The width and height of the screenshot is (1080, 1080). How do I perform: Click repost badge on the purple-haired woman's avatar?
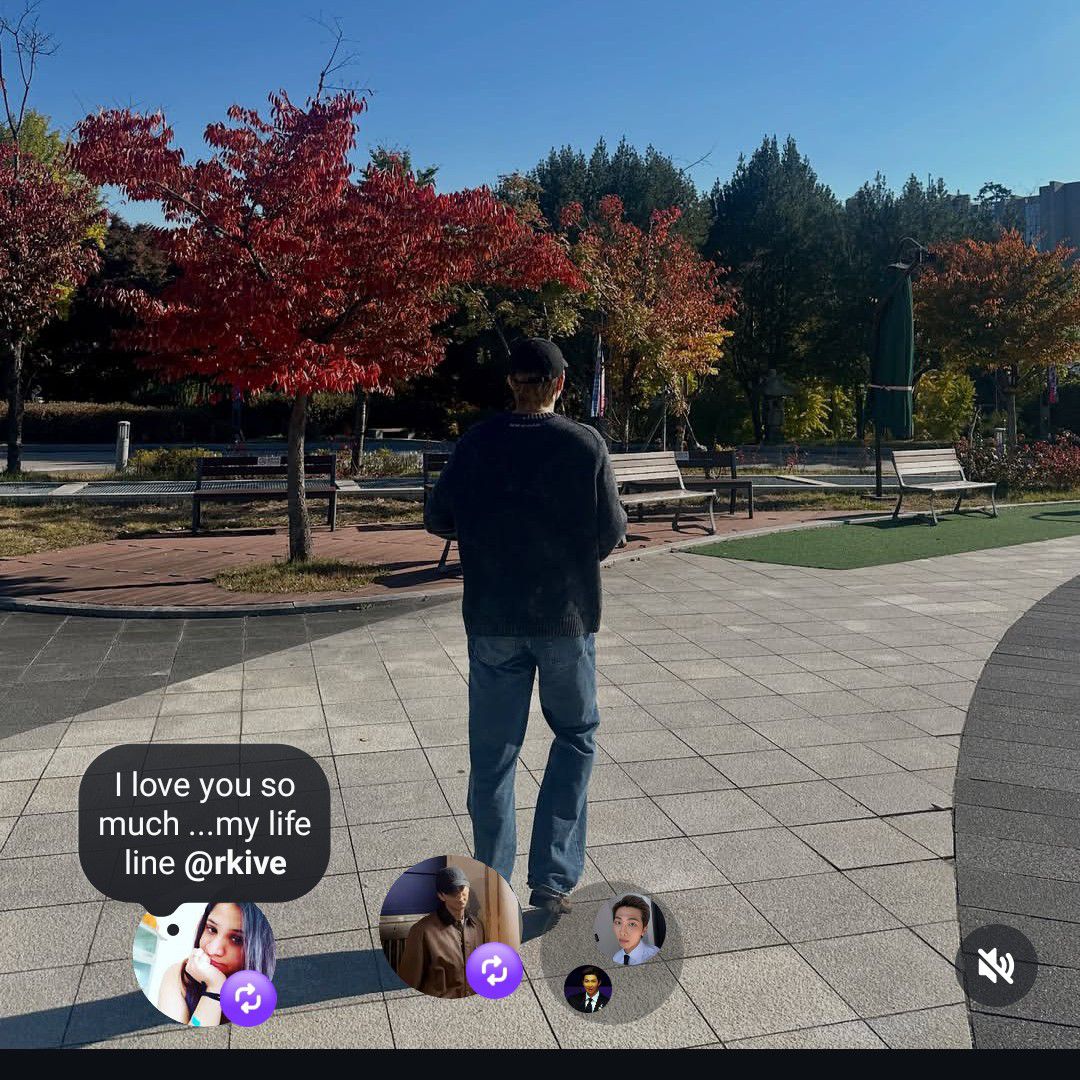248,997
